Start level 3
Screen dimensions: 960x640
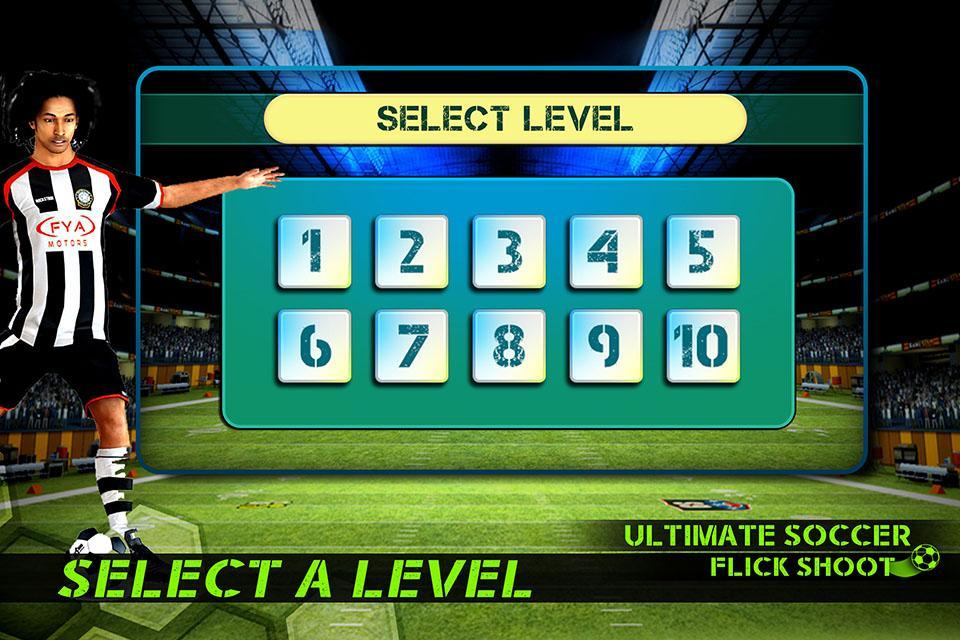(509, 252)
